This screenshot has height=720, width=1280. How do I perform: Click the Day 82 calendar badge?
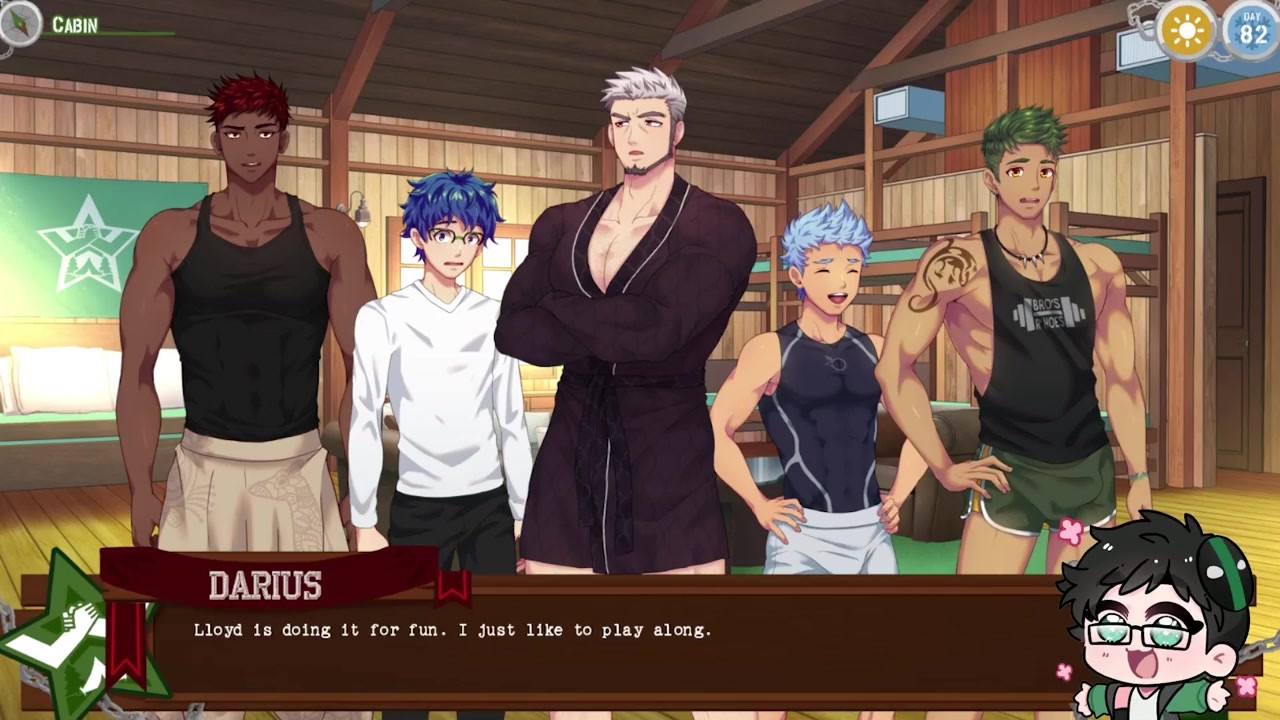(x=1252, y=30)
